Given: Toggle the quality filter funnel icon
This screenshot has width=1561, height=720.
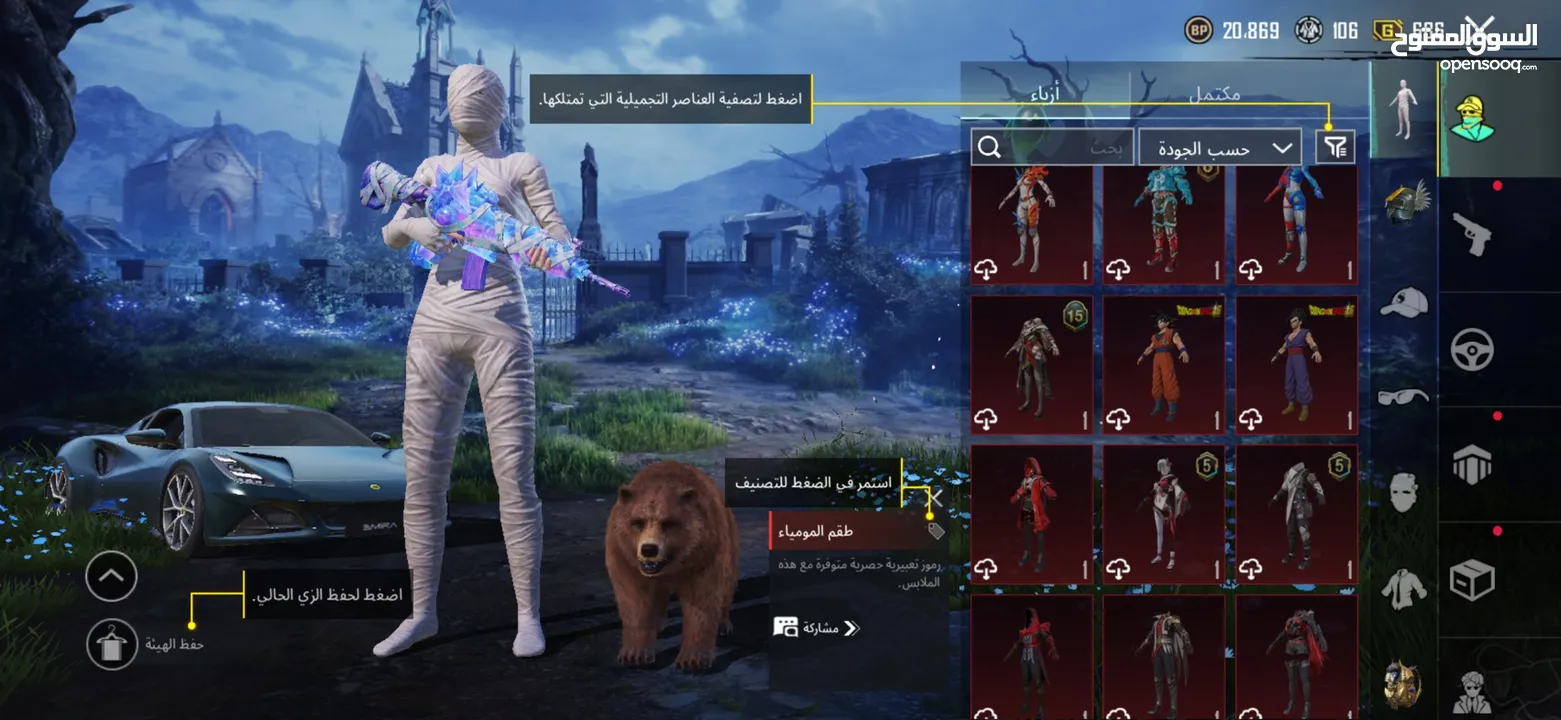Looking at the screenshot, I should (1335, 146).
